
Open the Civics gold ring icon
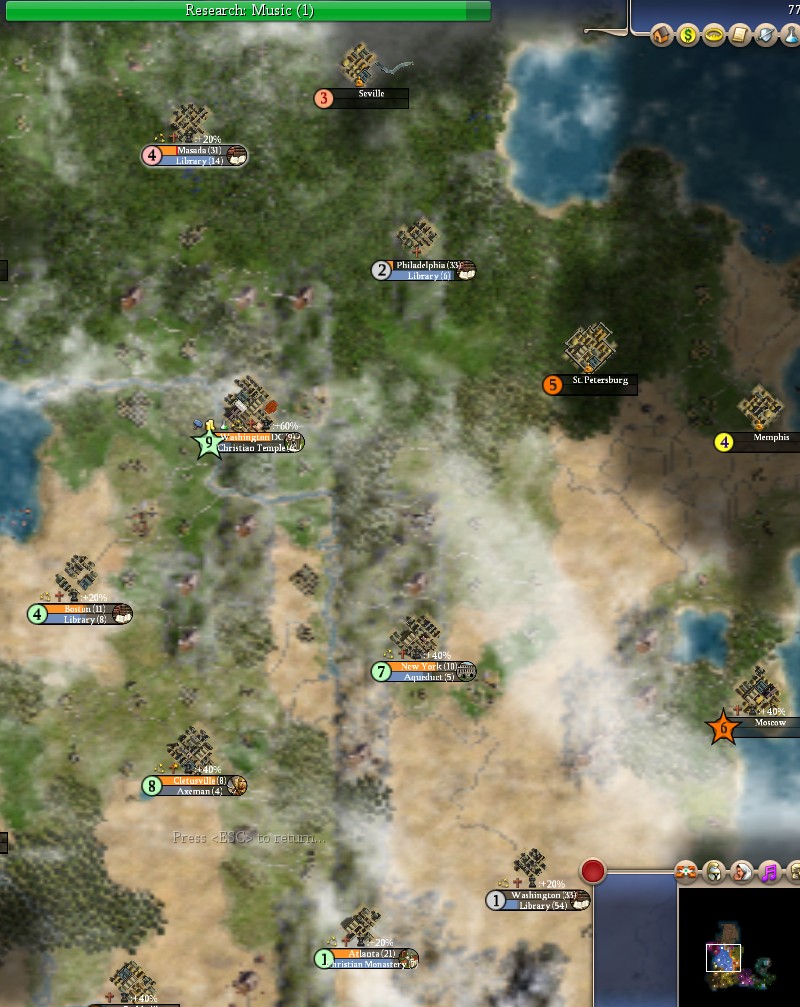tap(713, 36)
